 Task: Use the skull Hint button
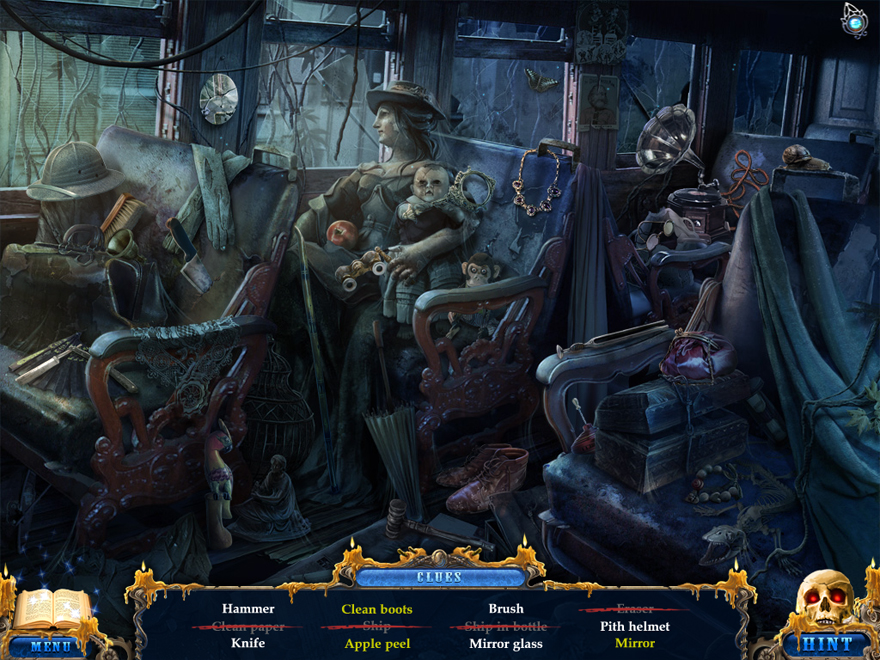pyautogui.click(x=828, y=644)
